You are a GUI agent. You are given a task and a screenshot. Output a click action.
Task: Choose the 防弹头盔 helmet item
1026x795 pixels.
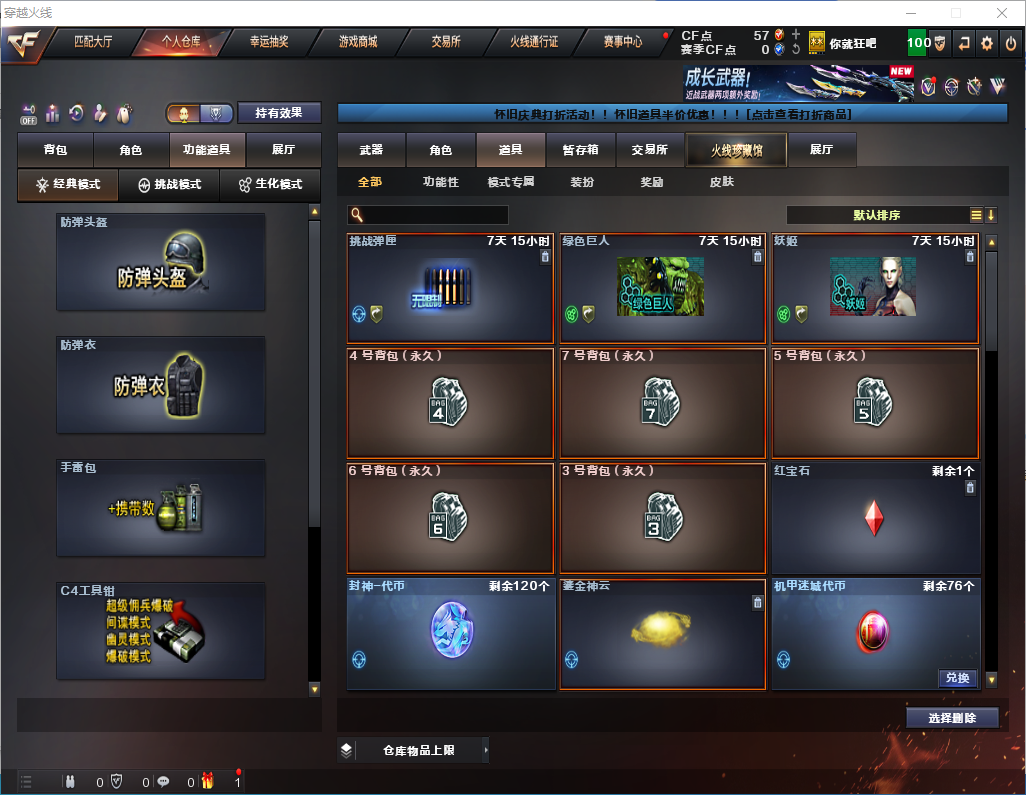point(161,262)
